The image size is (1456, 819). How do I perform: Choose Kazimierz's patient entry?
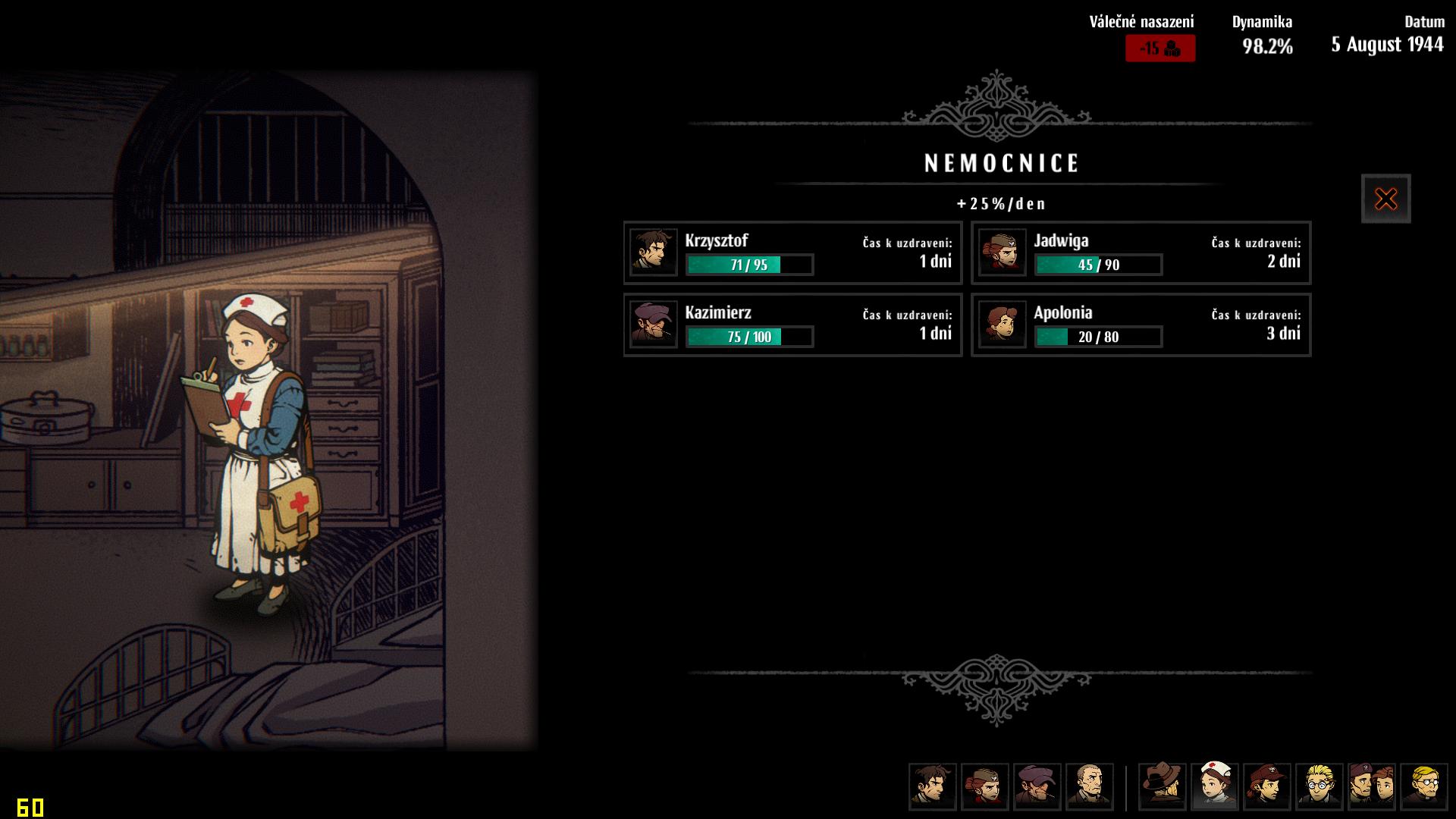pos(792,325)
